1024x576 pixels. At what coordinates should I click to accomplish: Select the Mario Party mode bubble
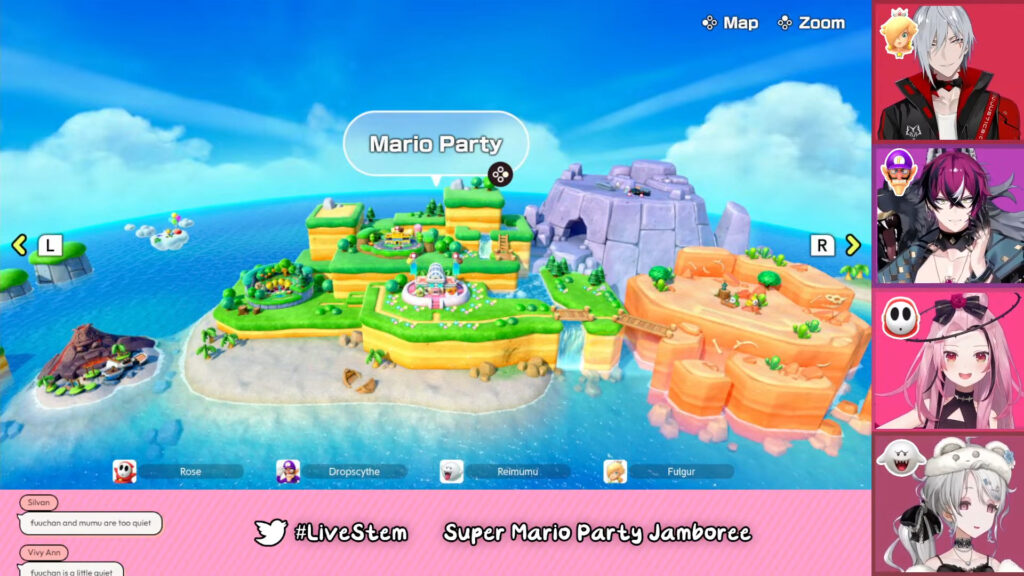click(x=435, y=144)
